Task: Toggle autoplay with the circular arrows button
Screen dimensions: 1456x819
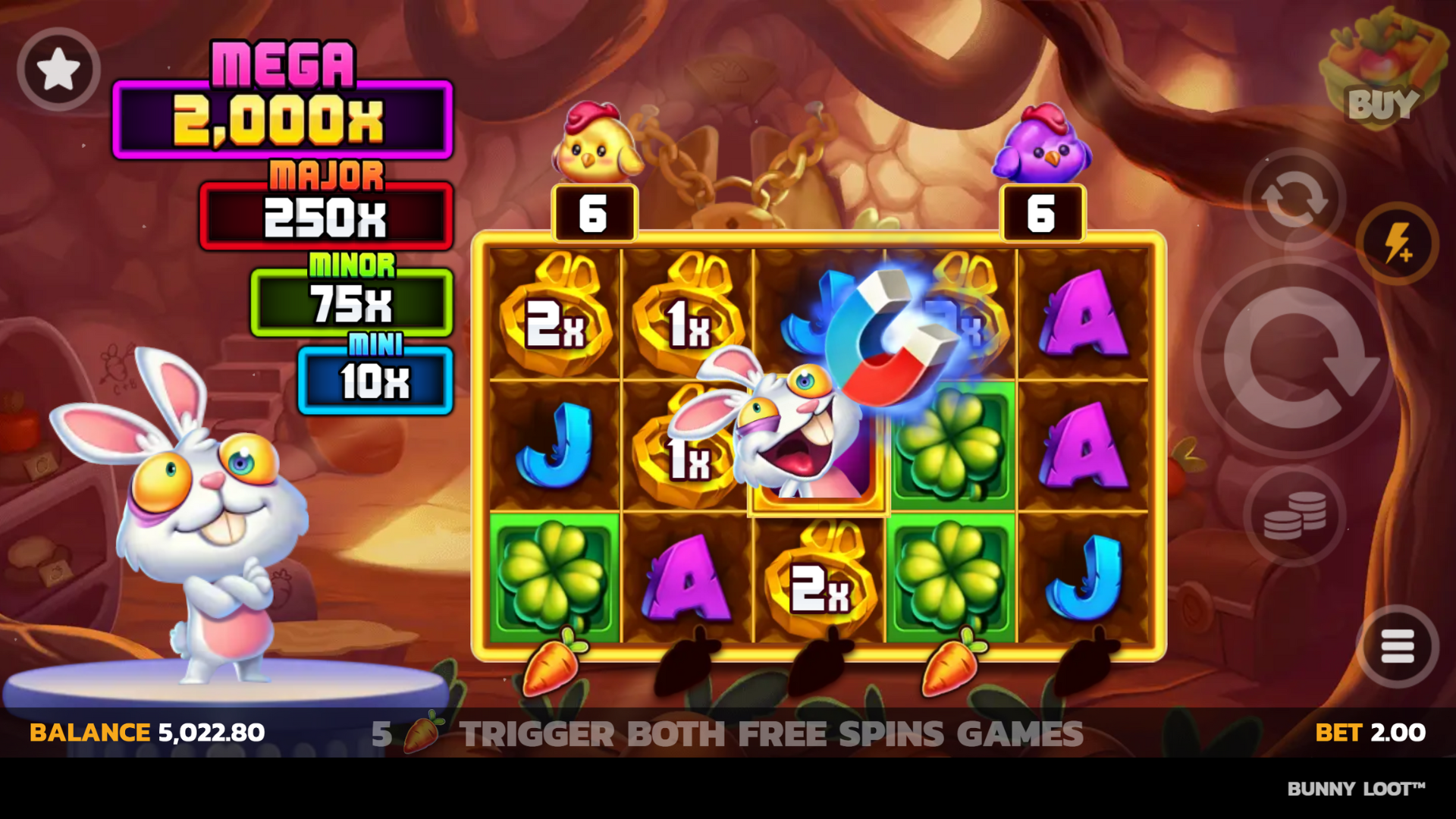Action: coord(1294,199)
